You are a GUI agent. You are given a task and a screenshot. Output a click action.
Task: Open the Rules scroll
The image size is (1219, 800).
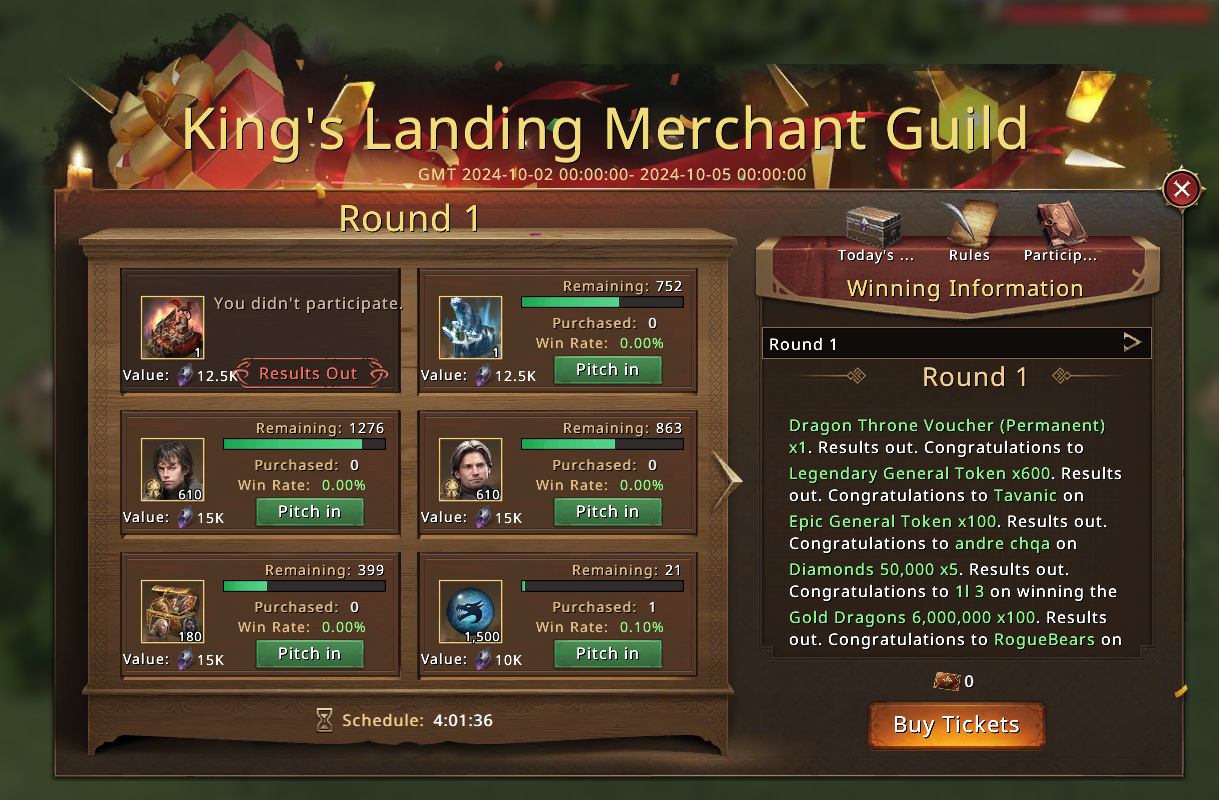tap(968, 232)
